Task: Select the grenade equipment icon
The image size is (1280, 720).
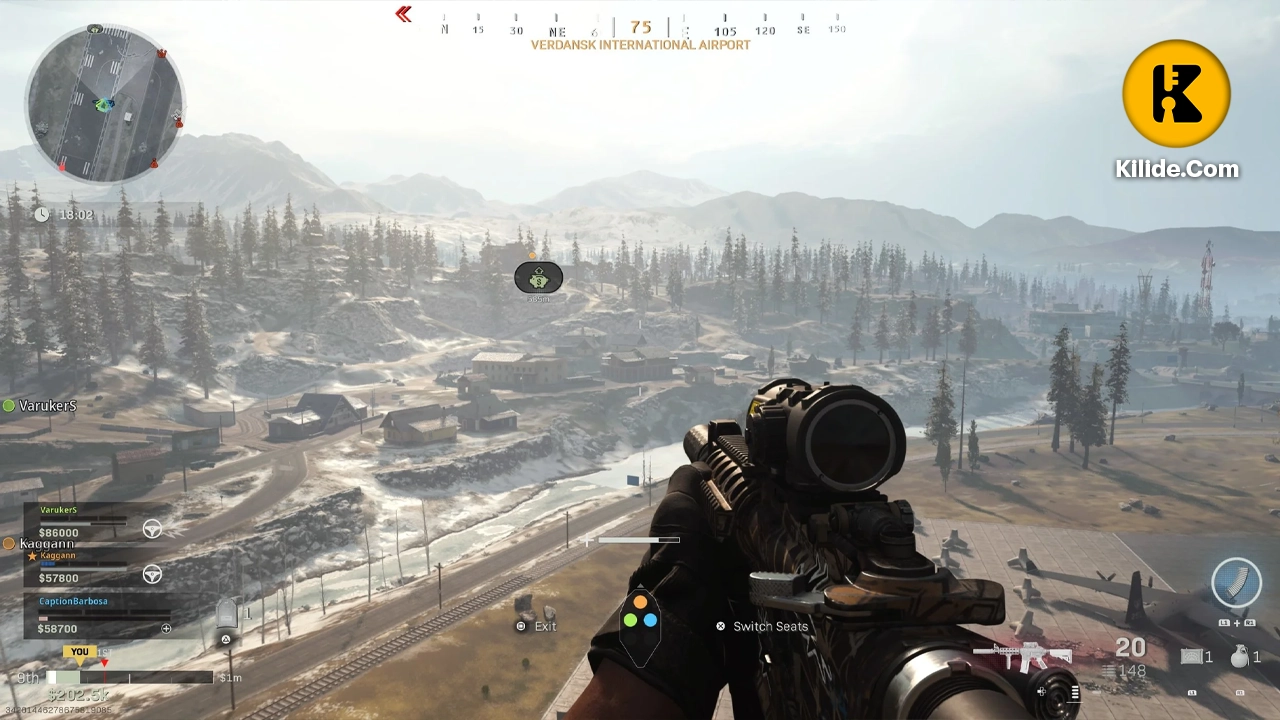Action: pyautogui.click(x=1240, y=657)
